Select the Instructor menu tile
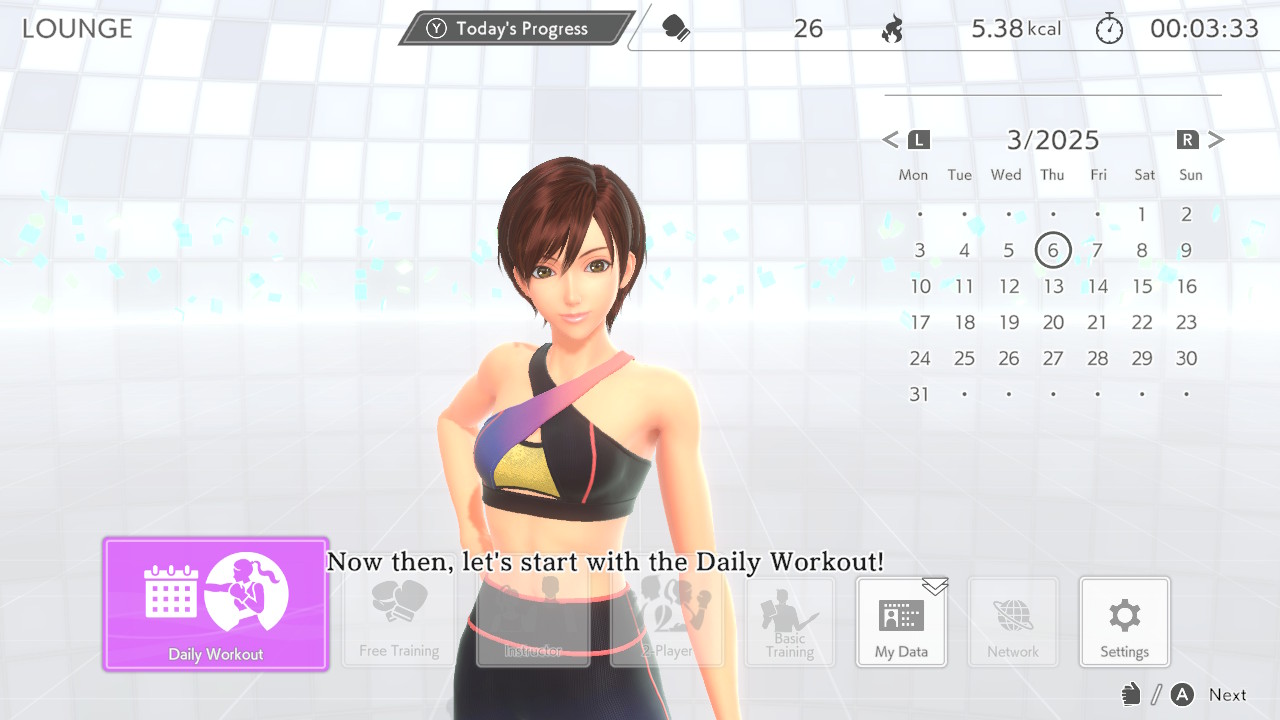 point(533,622)
